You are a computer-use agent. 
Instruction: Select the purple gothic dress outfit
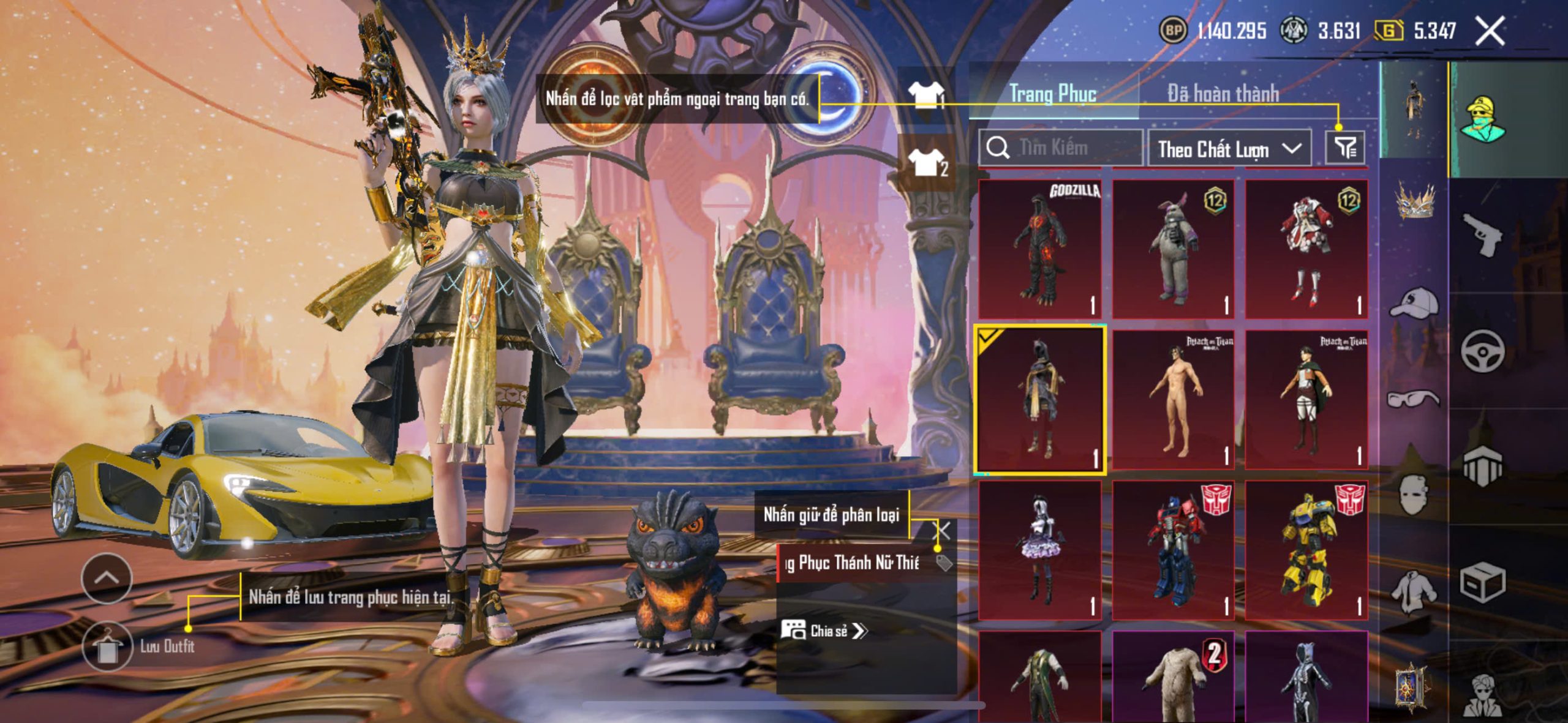[x=1040, y=550]
